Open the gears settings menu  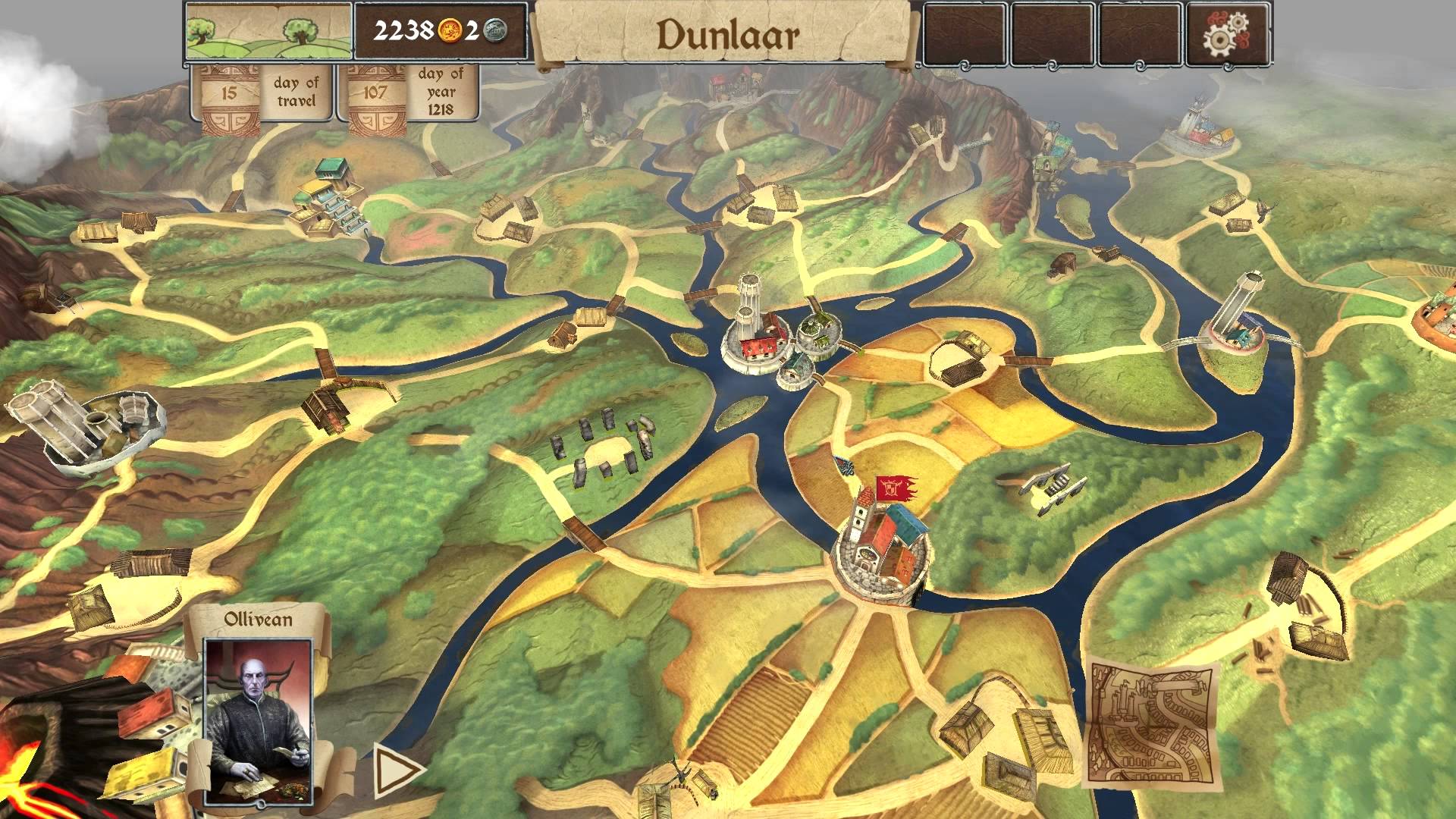click(1228, 33)
